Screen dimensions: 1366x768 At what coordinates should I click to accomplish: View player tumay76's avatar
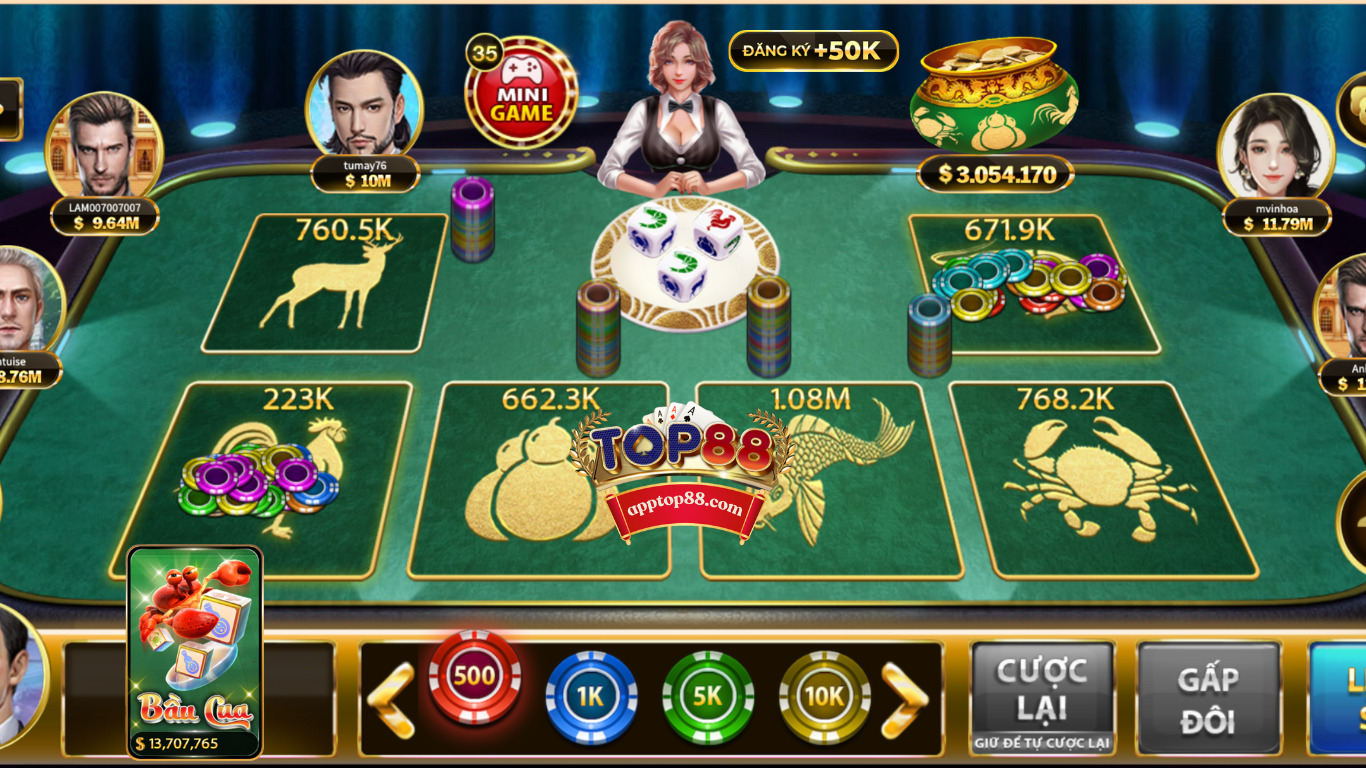click(364, 106)
